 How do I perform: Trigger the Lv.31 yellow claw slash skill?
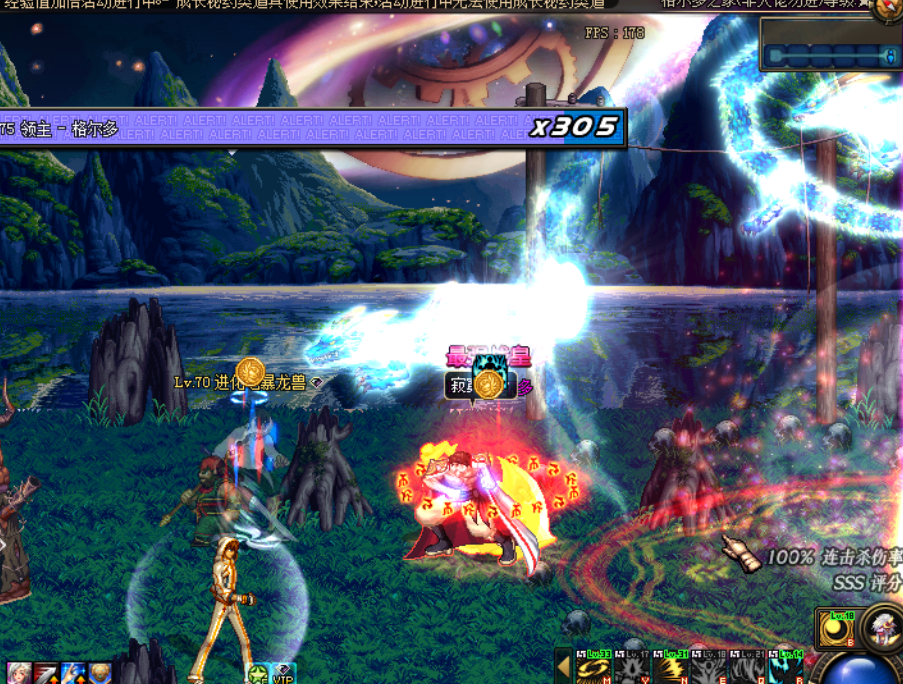[x=668, y=668]
